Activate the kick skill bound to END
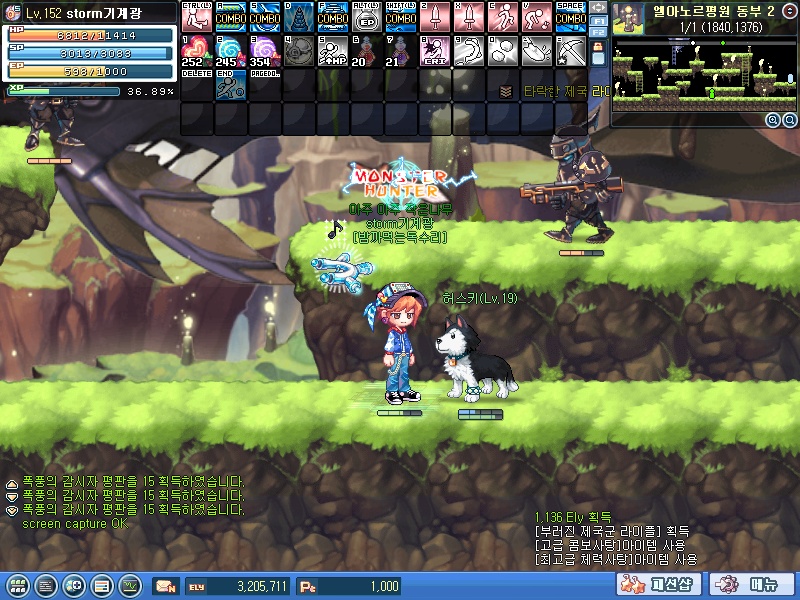800x600 pixels. (230, 84)
